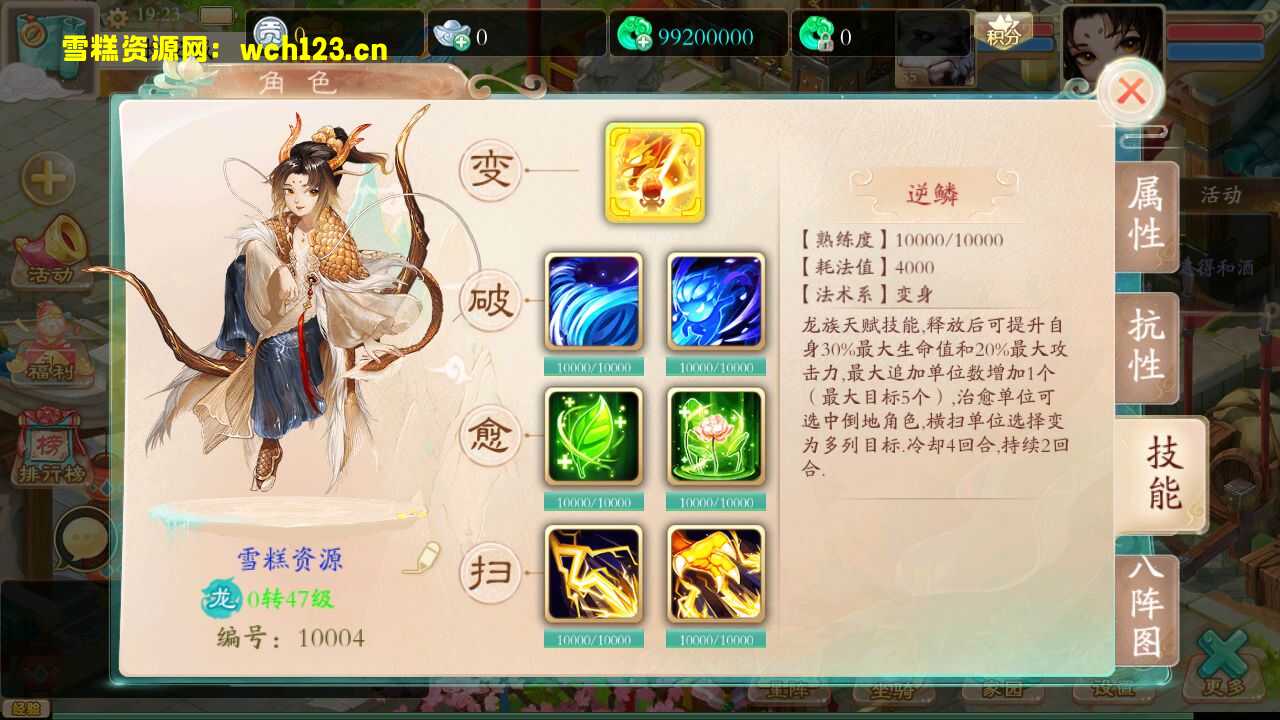Select the green leaf 愈 healing skill

(x=592, y=436)
